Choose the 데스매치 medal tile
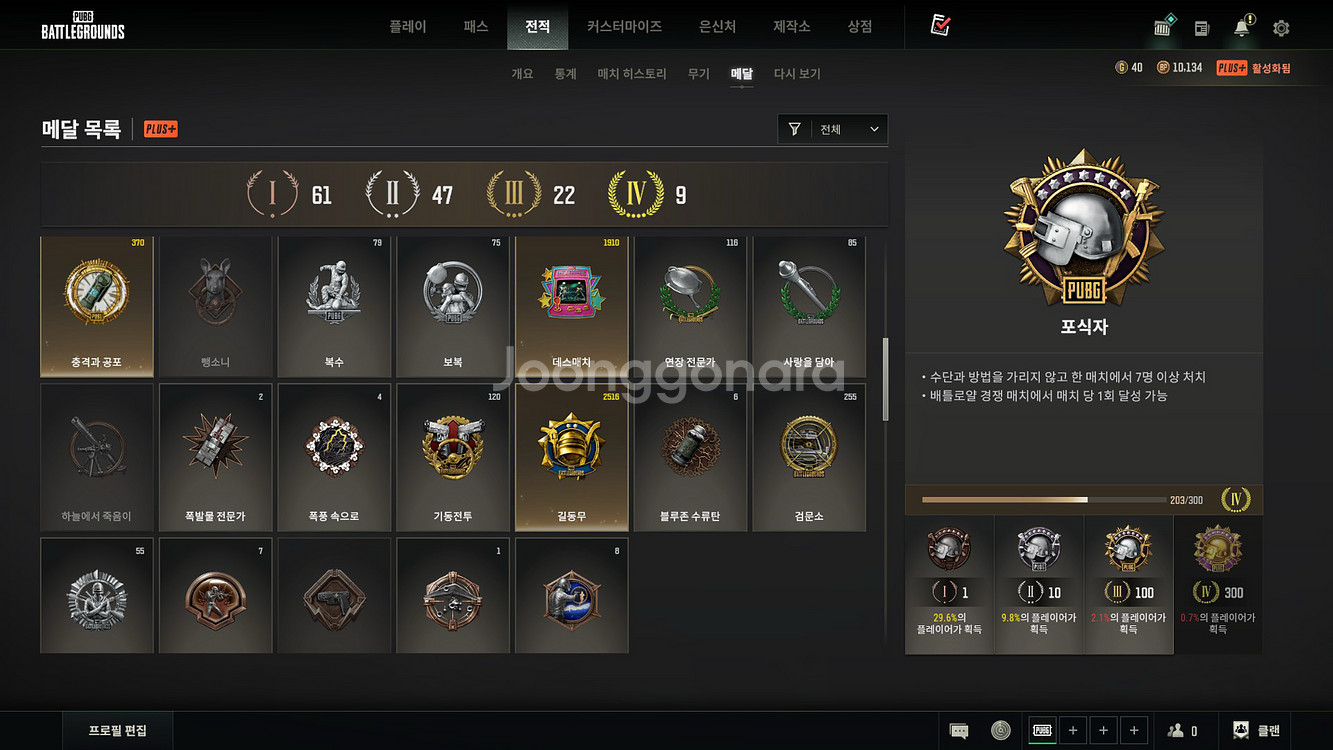Viewport: 1333px width, 750px height. [572, 307]
